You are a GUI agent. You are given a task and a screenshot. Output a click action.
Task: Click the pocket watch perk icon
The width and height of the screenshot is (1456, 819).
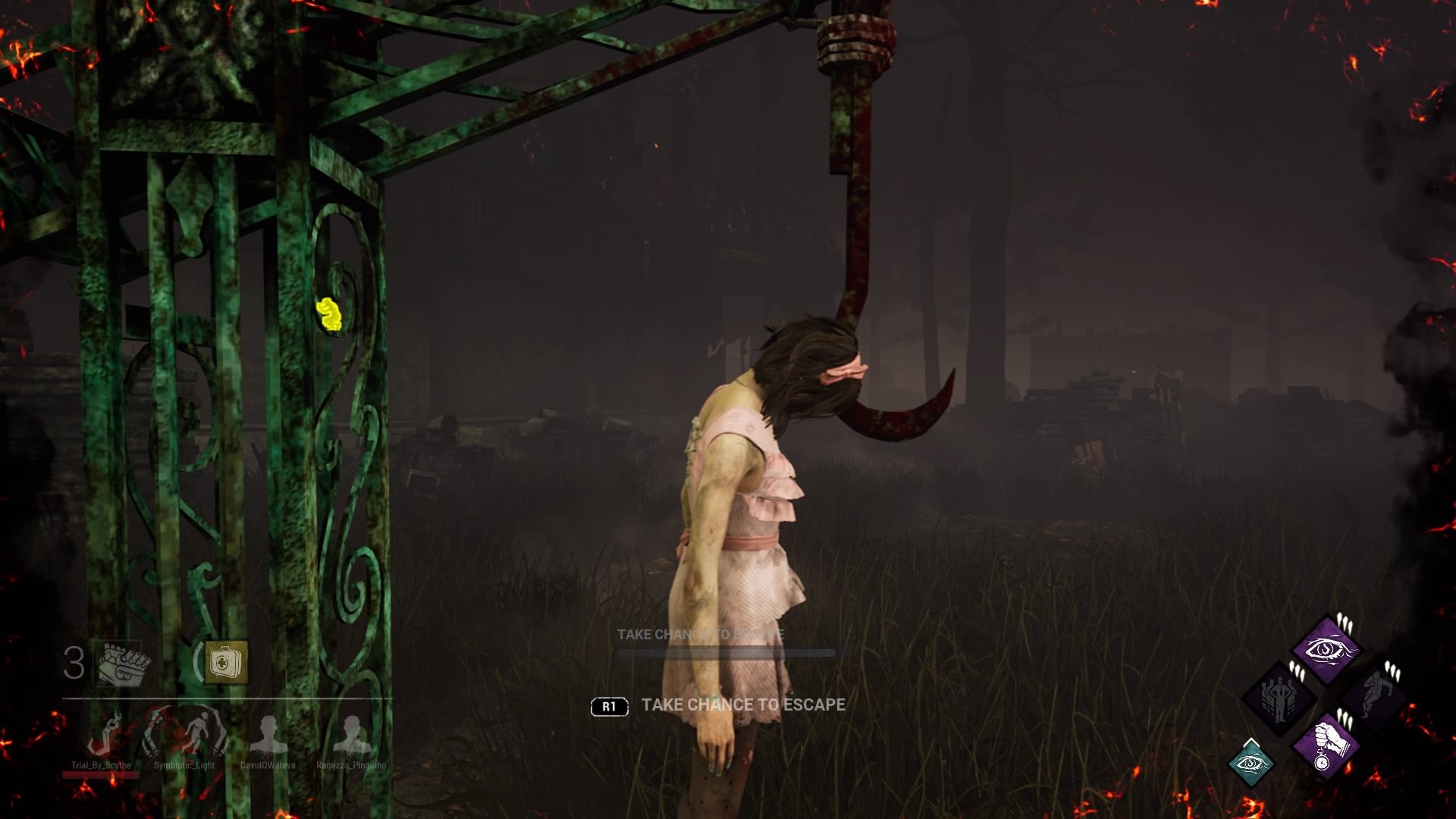pos(1326,746)
